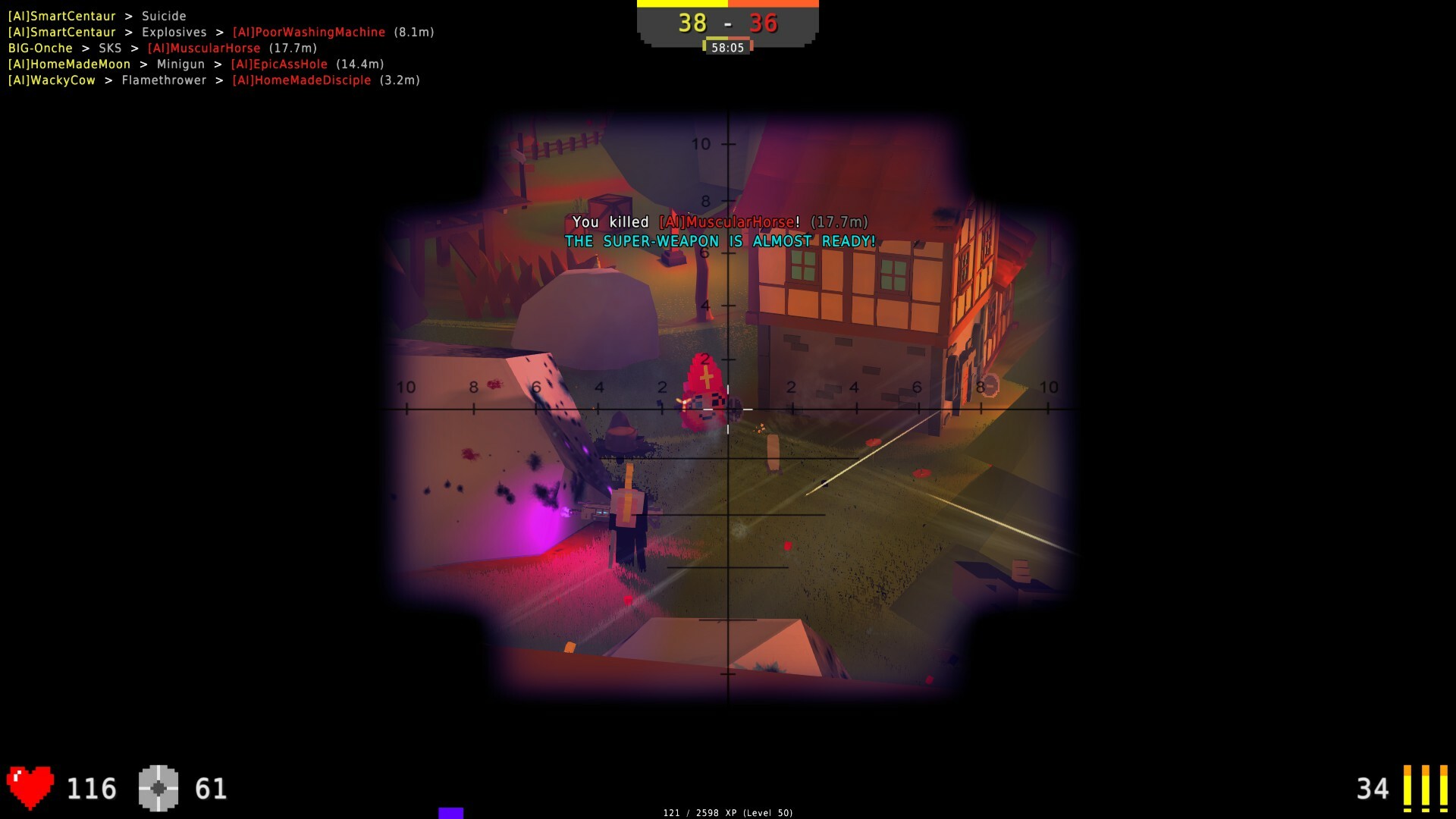Click the SUPER-WEAPON IS ALMOST READY notice

(719, 241)
